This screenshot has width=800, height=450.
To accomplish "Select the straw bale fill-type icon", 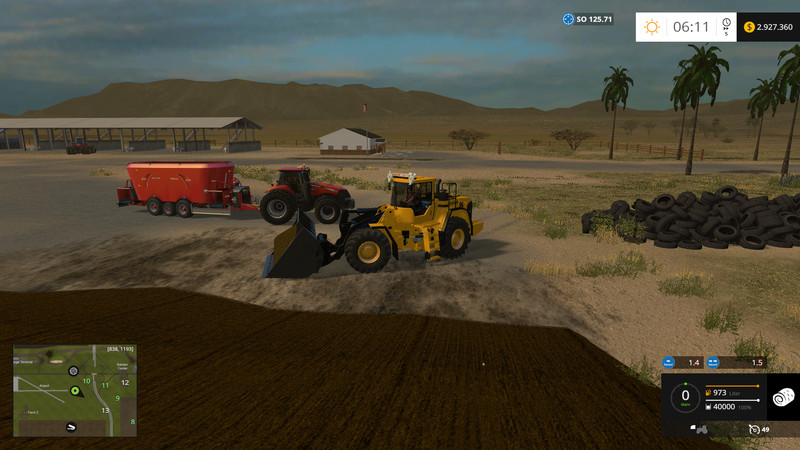I will tap(783, 397).
